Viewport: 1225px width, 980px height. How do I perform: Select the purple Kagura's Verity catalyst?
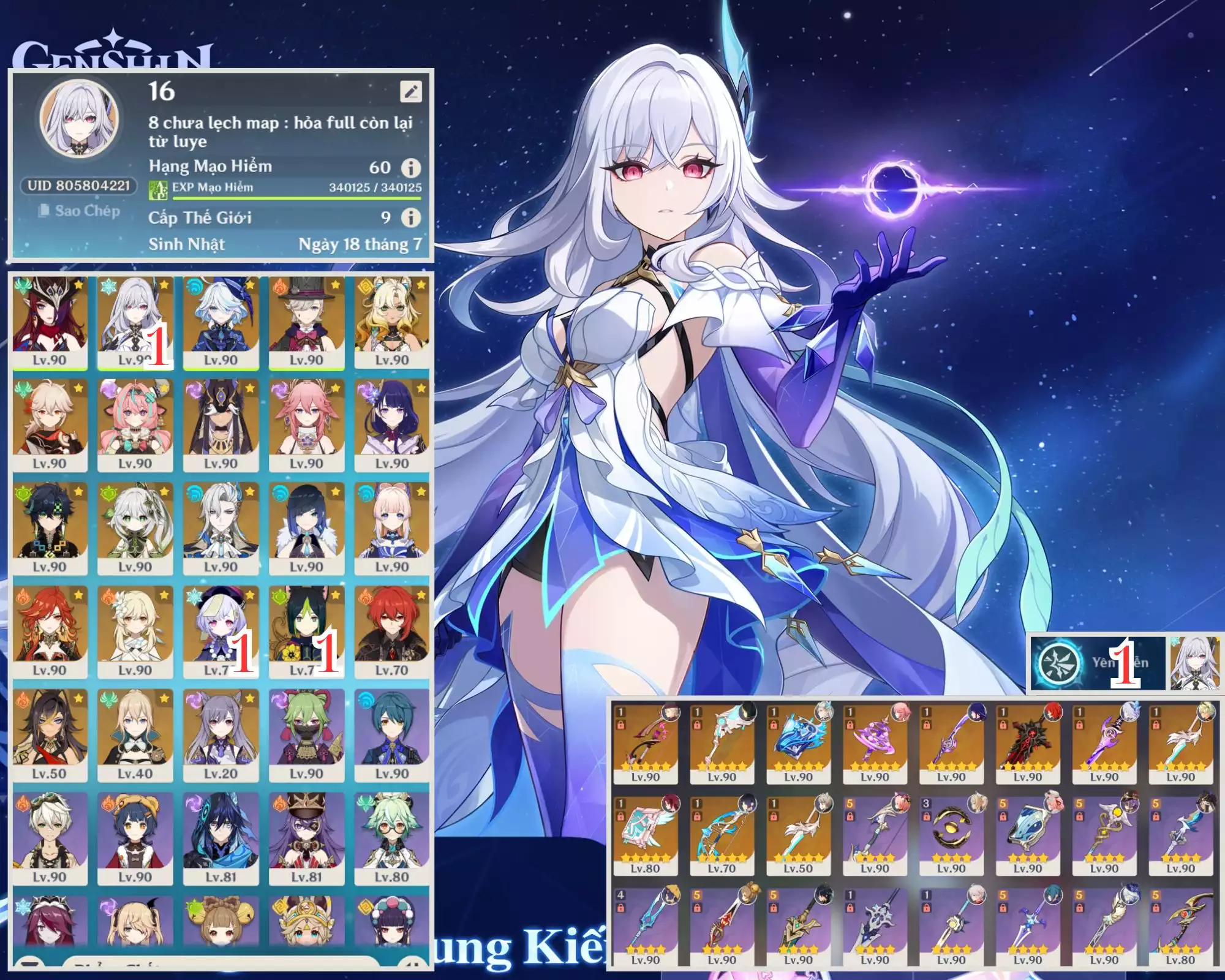pyautogui.click(x=875, y=742)
